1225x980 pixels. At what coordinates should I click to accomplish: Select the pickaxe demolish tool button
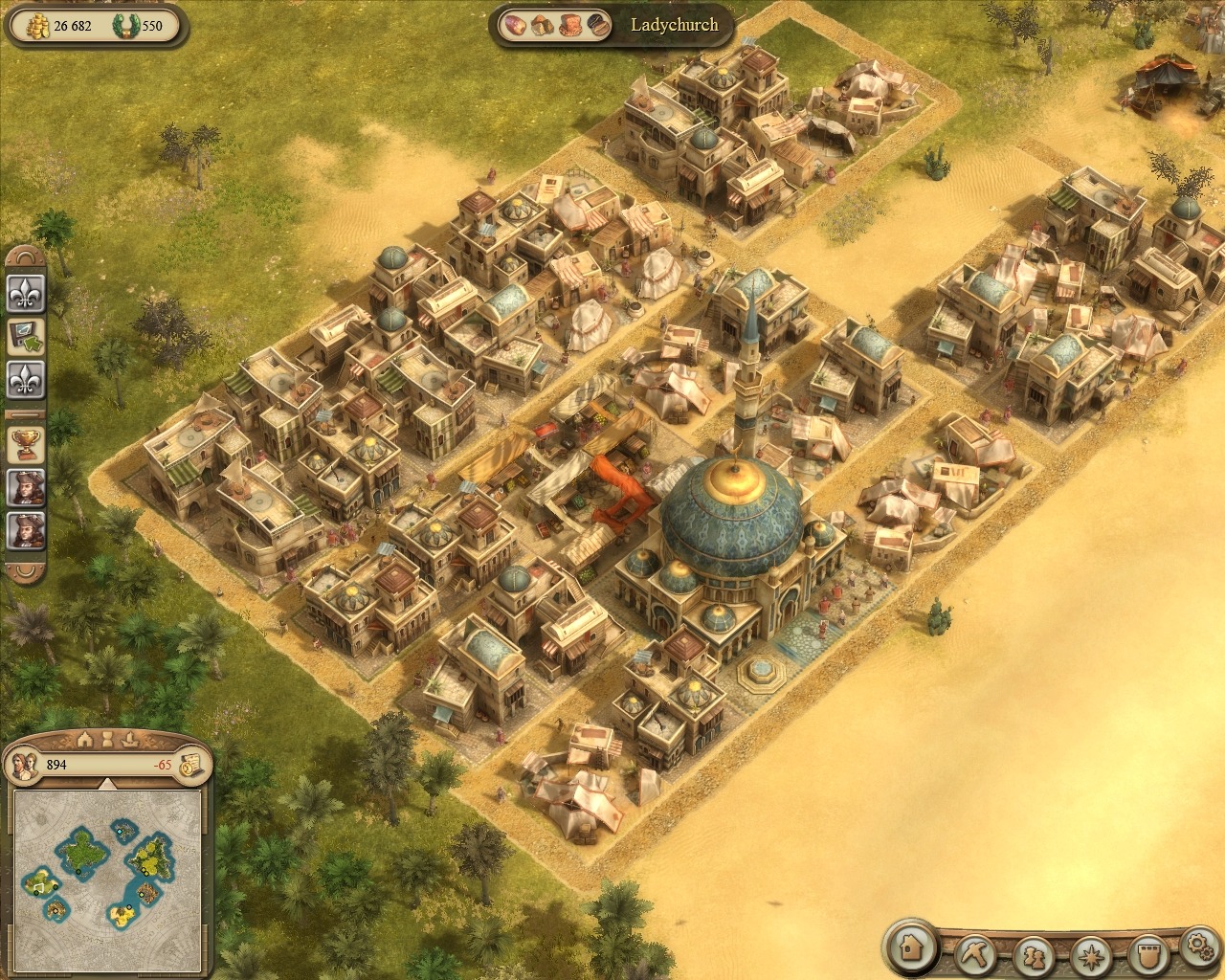[x=974, y=953]
